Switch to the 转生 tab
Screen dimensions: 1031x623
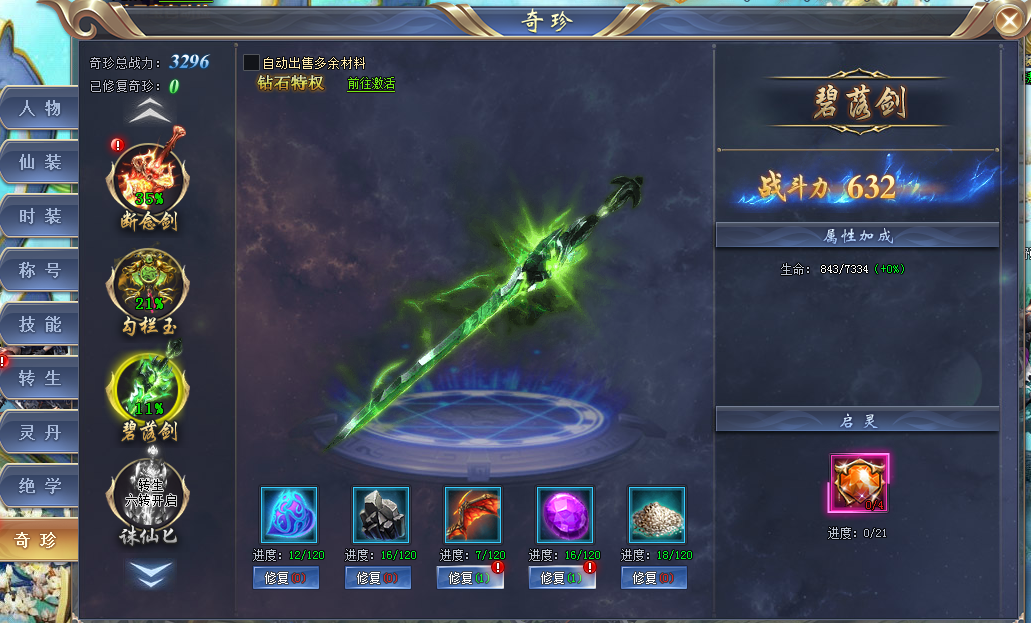pos(40,378)
